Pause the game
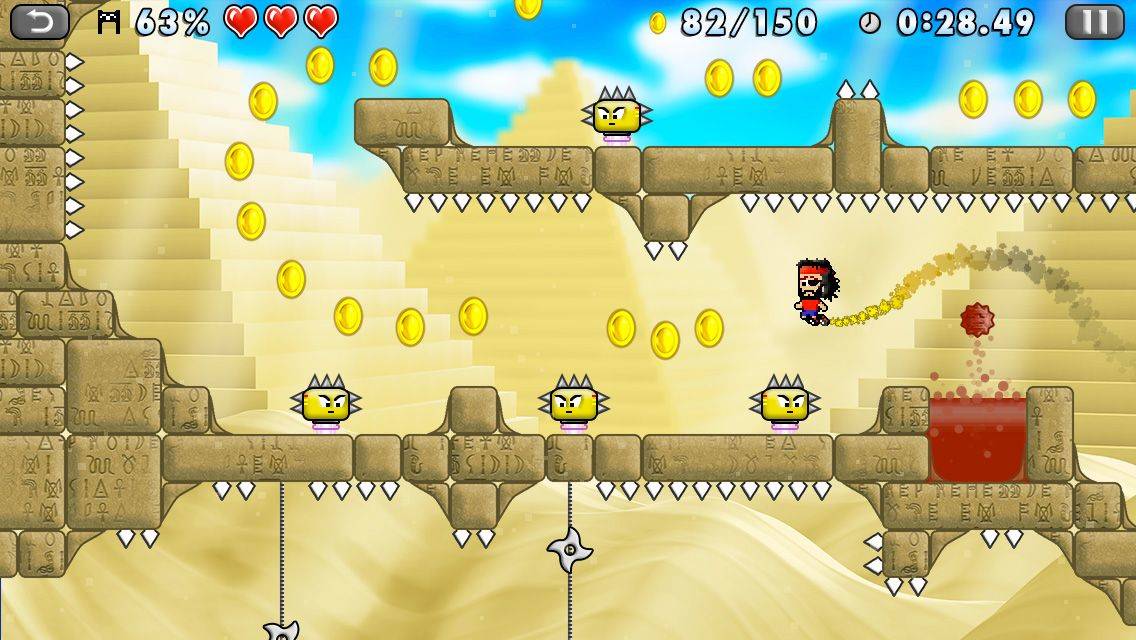This screenshot has width=1136, height=640. [1094, 21]
